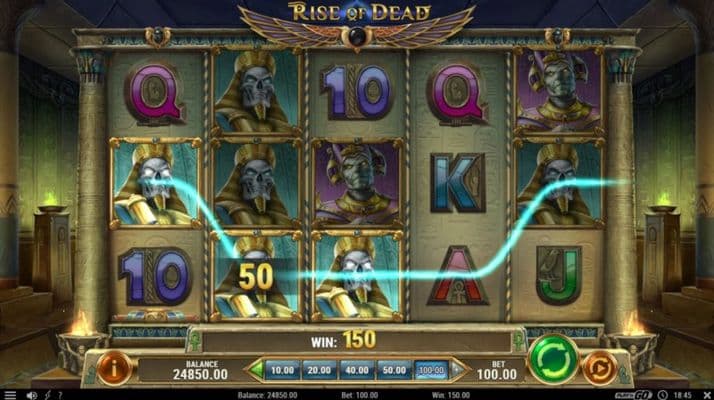Decrease the bet with the left arrow
Image resolution: width=714 pixels, height=400 pixels.
point(255,370)
